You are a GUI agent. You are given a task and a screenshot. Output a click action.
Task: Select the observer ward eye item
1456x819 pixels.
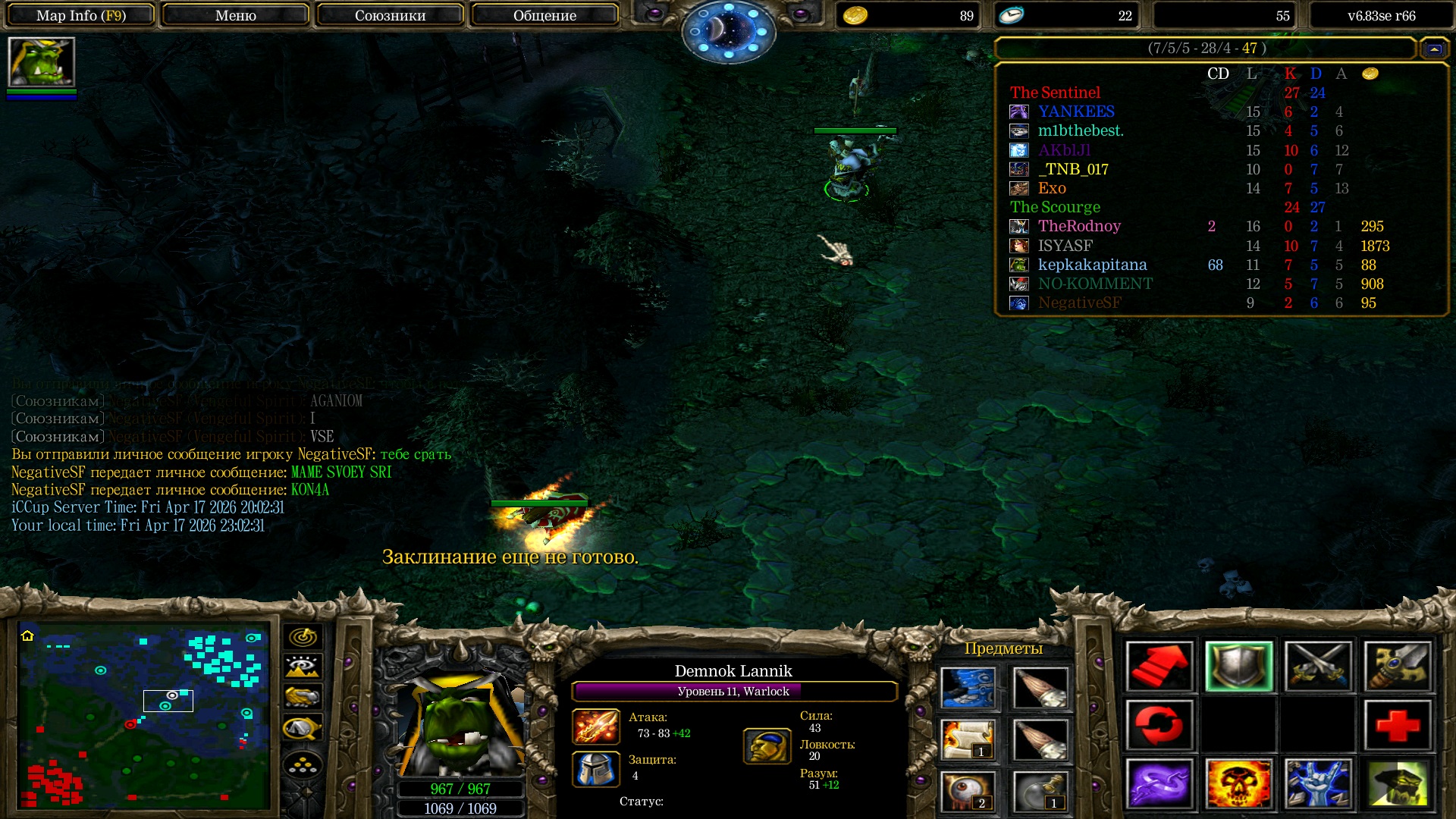click(x=968, y=792)
